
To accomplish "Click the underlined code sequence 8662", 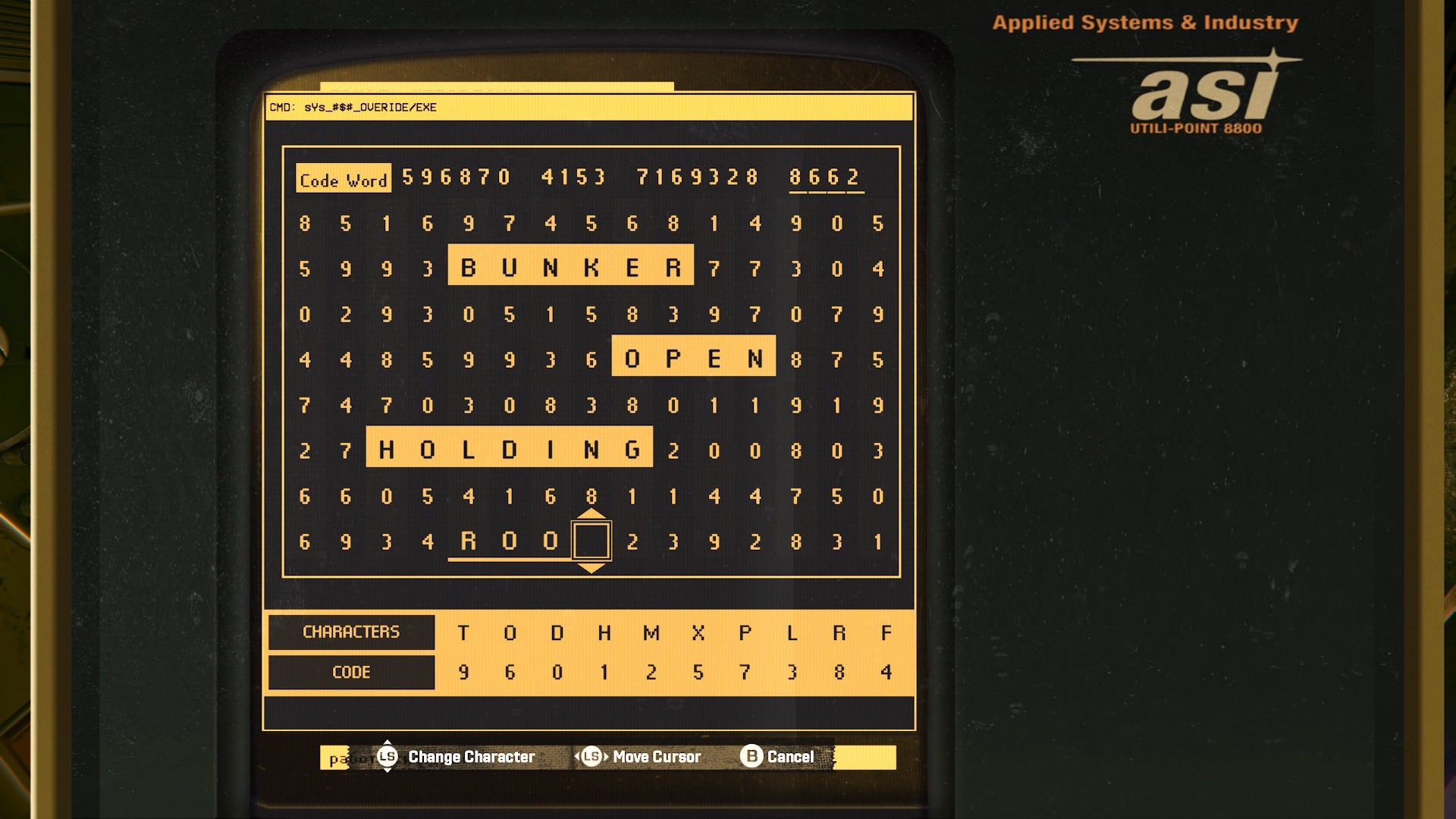I will 827,176.
